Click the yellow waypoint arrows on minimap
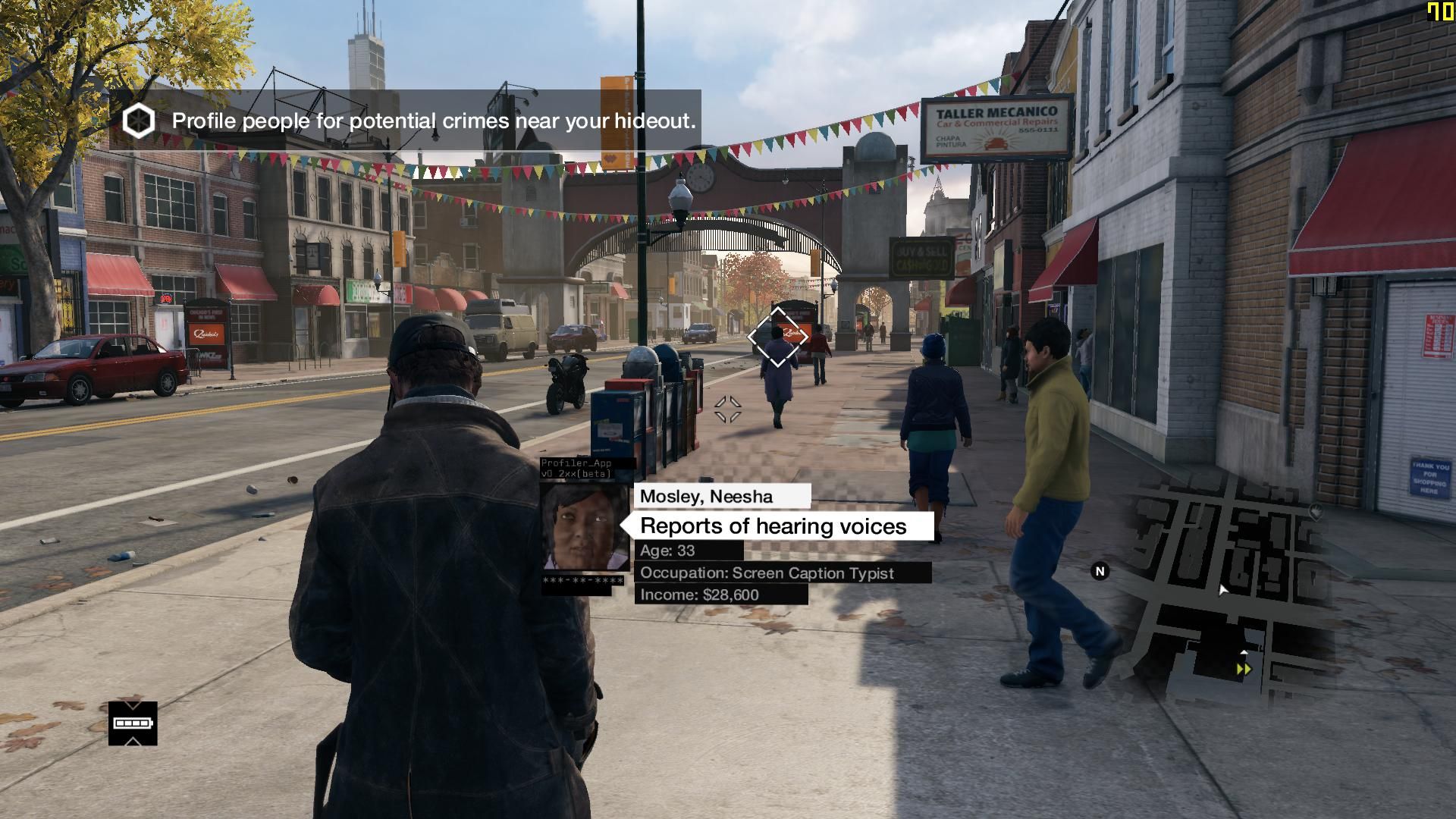Viewport: 1456px width, 819px height. [1244, 669]
